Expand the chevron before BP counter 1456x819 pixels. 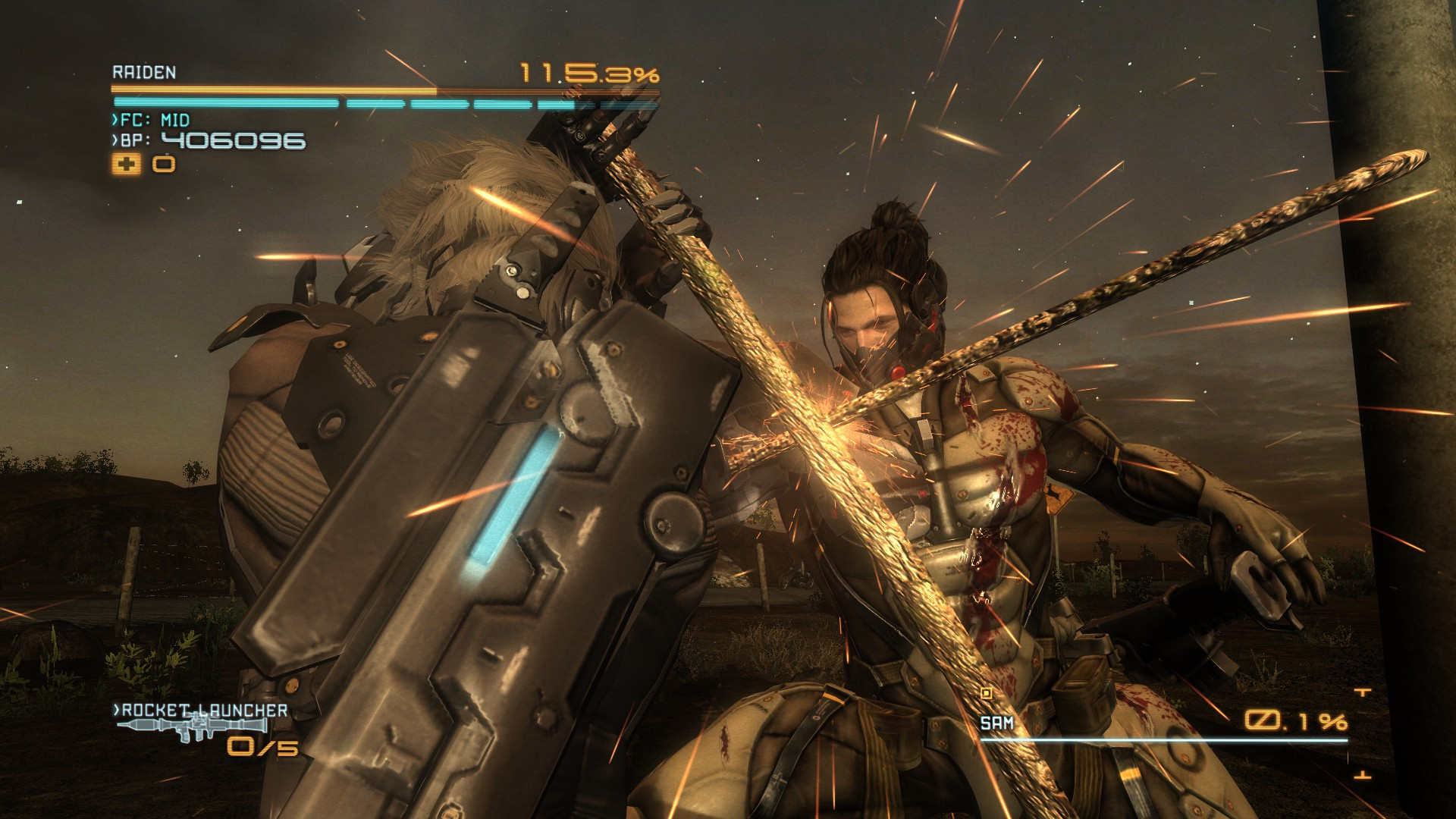pyautogui.click(x=115, y=141)
